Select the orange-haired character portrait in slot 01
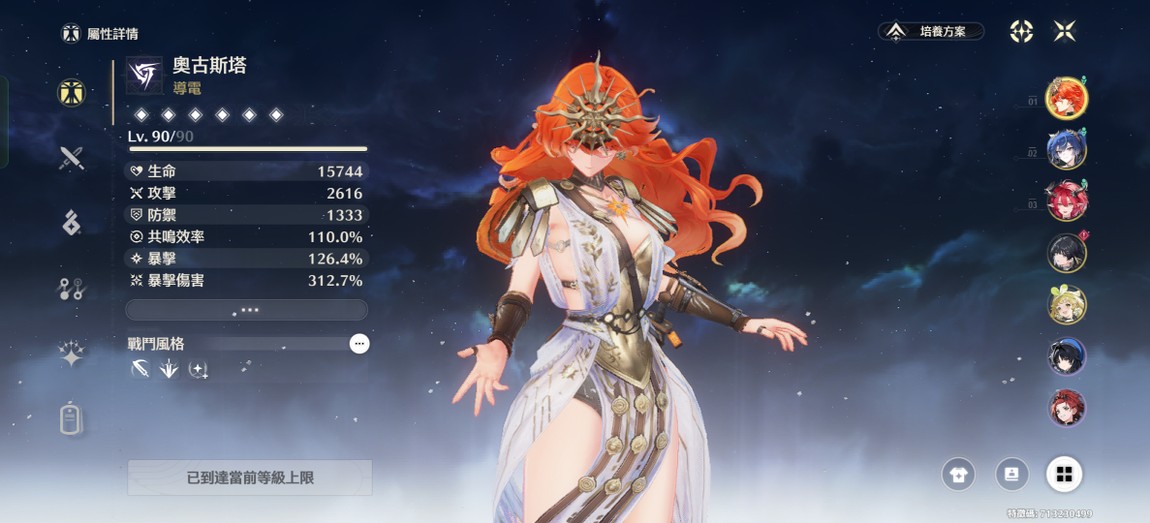 tap(1066, 98)
